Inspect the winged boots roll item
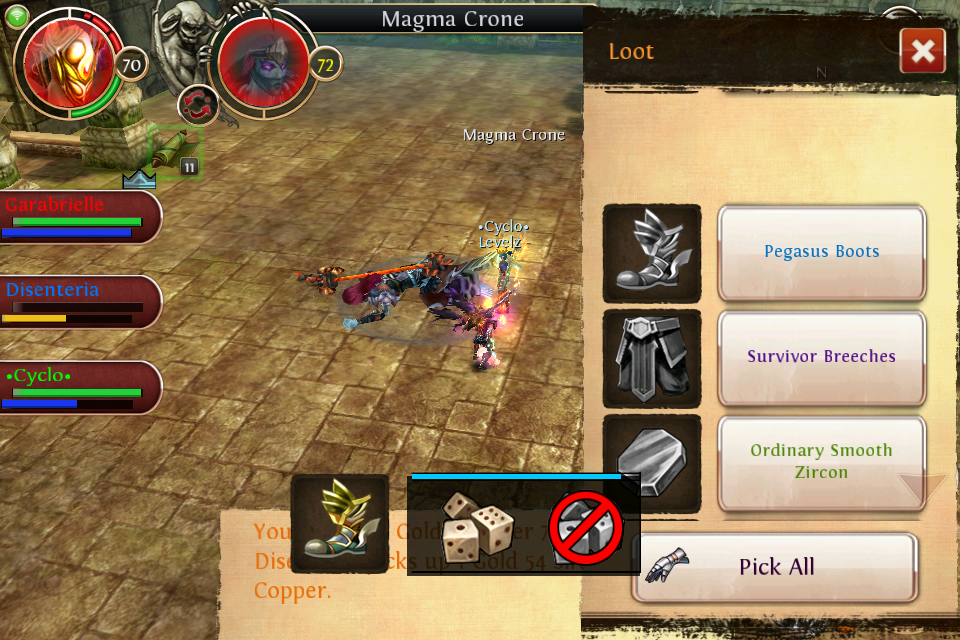Viewport: 960px width, 640px height. [x=339, y=522]
